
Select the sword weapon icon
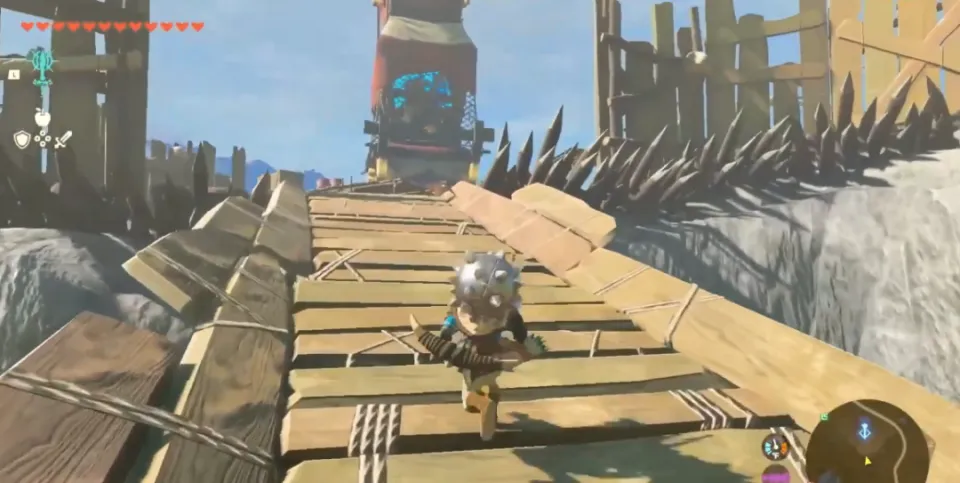pyautogui.click(x=63, y=139)
